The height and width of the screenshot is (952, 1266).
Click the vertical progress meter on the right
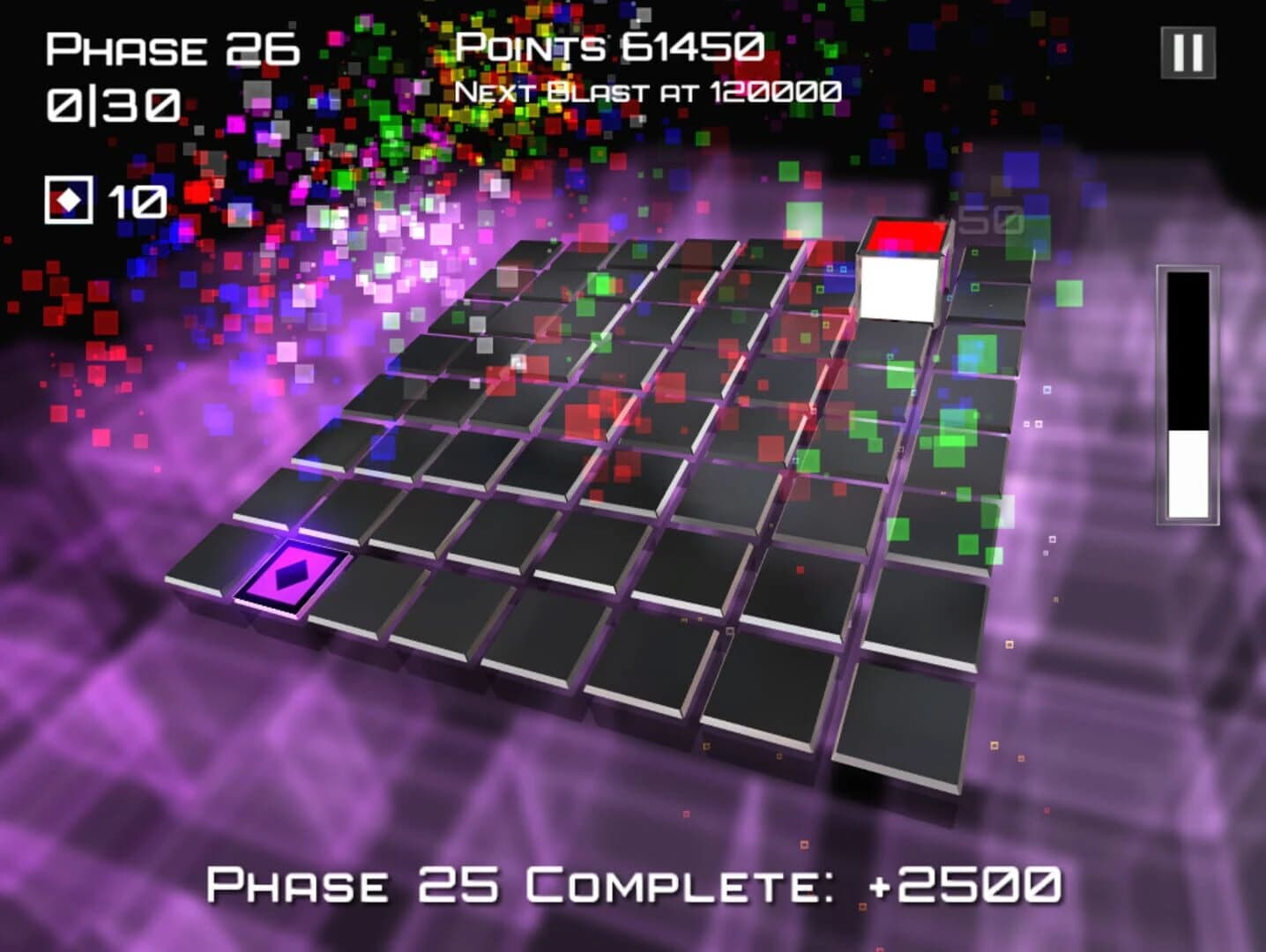[x=1188, y=397]
